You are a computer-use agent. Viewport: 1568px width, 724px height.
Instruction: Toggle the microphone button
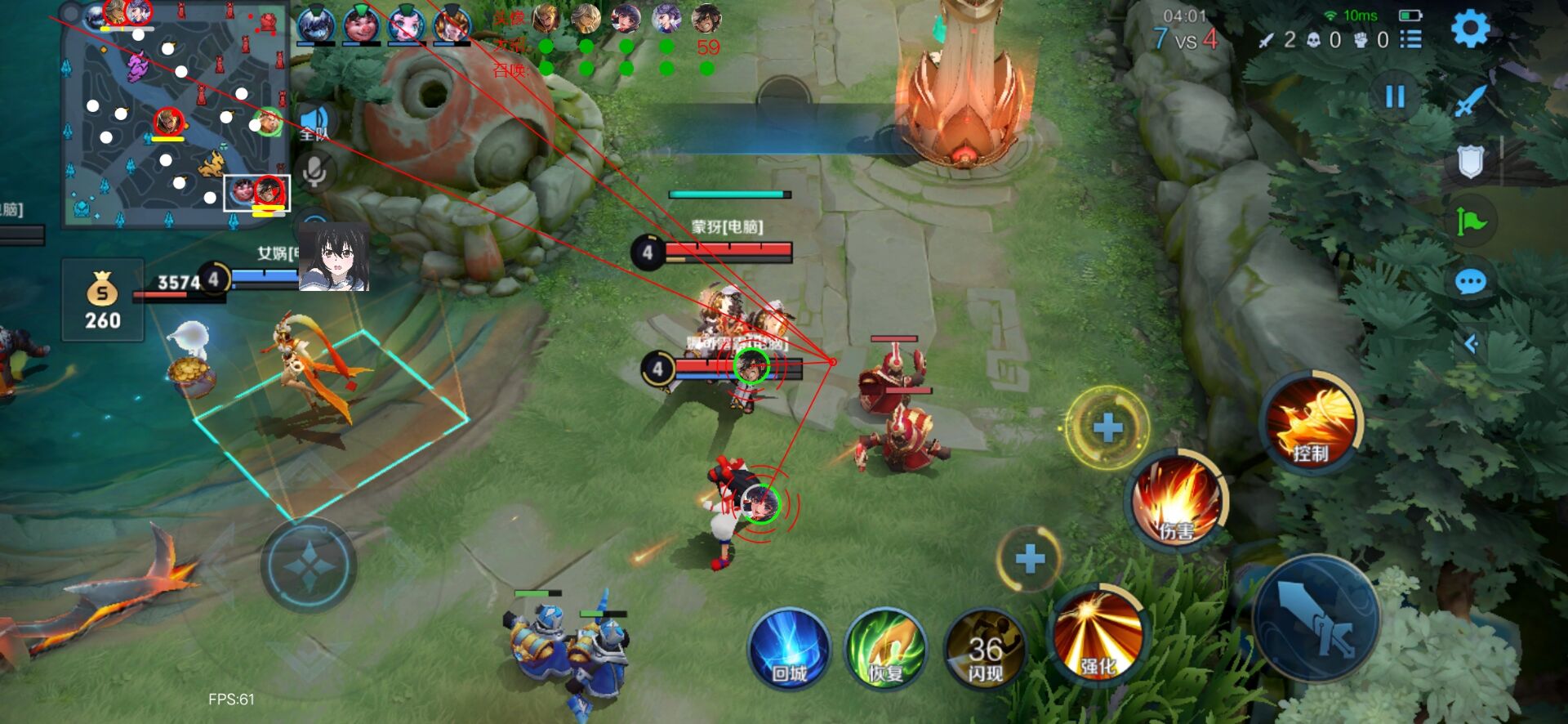[315, 172]
